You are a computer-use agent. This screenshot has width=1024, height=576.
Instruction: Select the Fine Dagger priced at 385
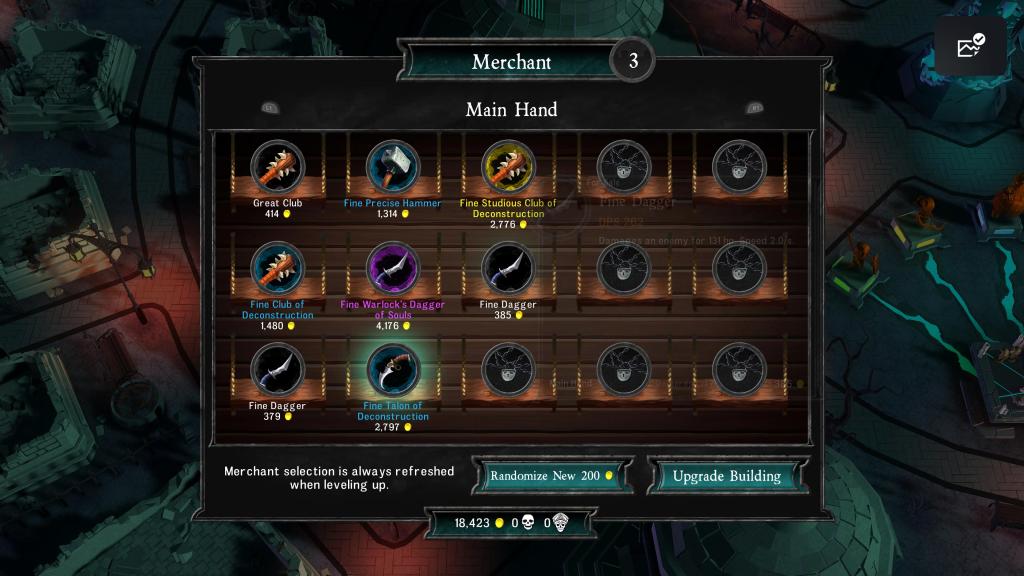point(508,268)
